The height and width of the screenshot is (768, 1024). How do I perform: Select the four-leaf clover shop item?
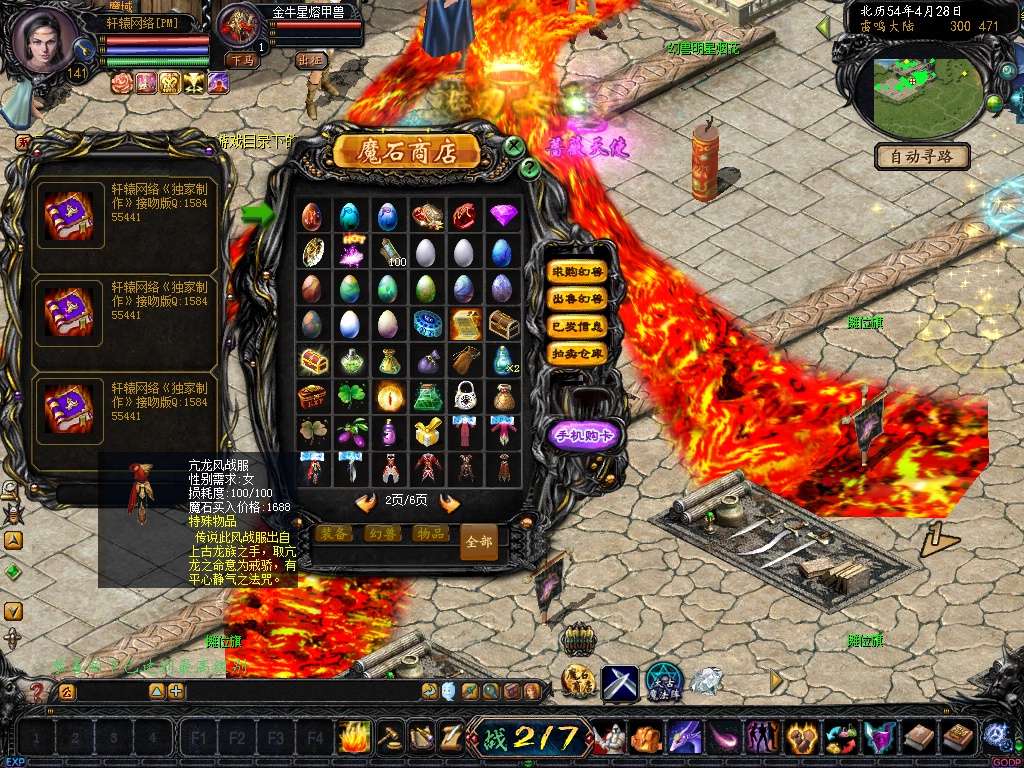pos(349,396)
